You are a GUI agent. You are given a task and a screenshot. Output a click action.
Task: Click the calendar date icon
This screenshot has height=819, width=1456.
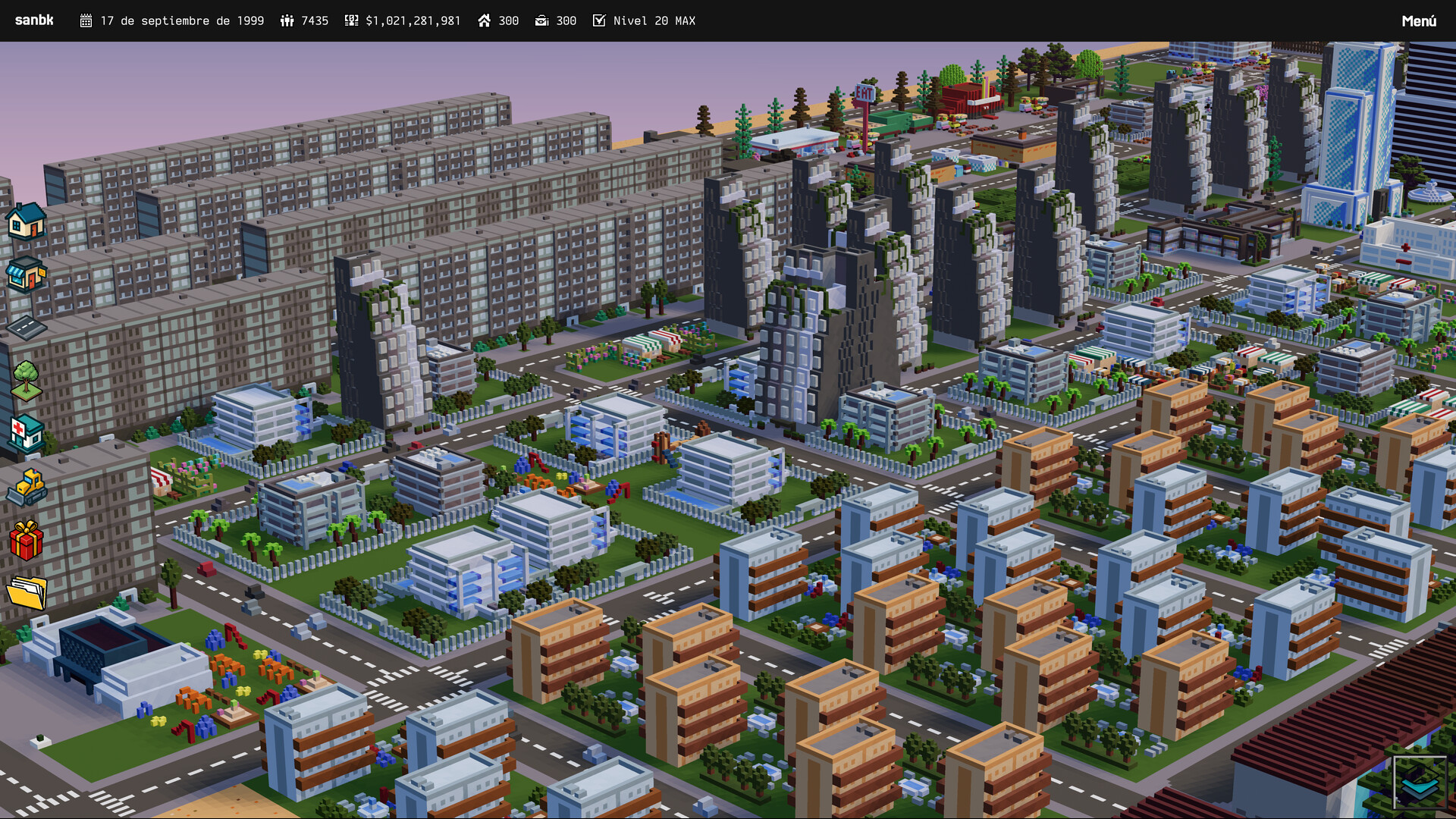(87, 20)
